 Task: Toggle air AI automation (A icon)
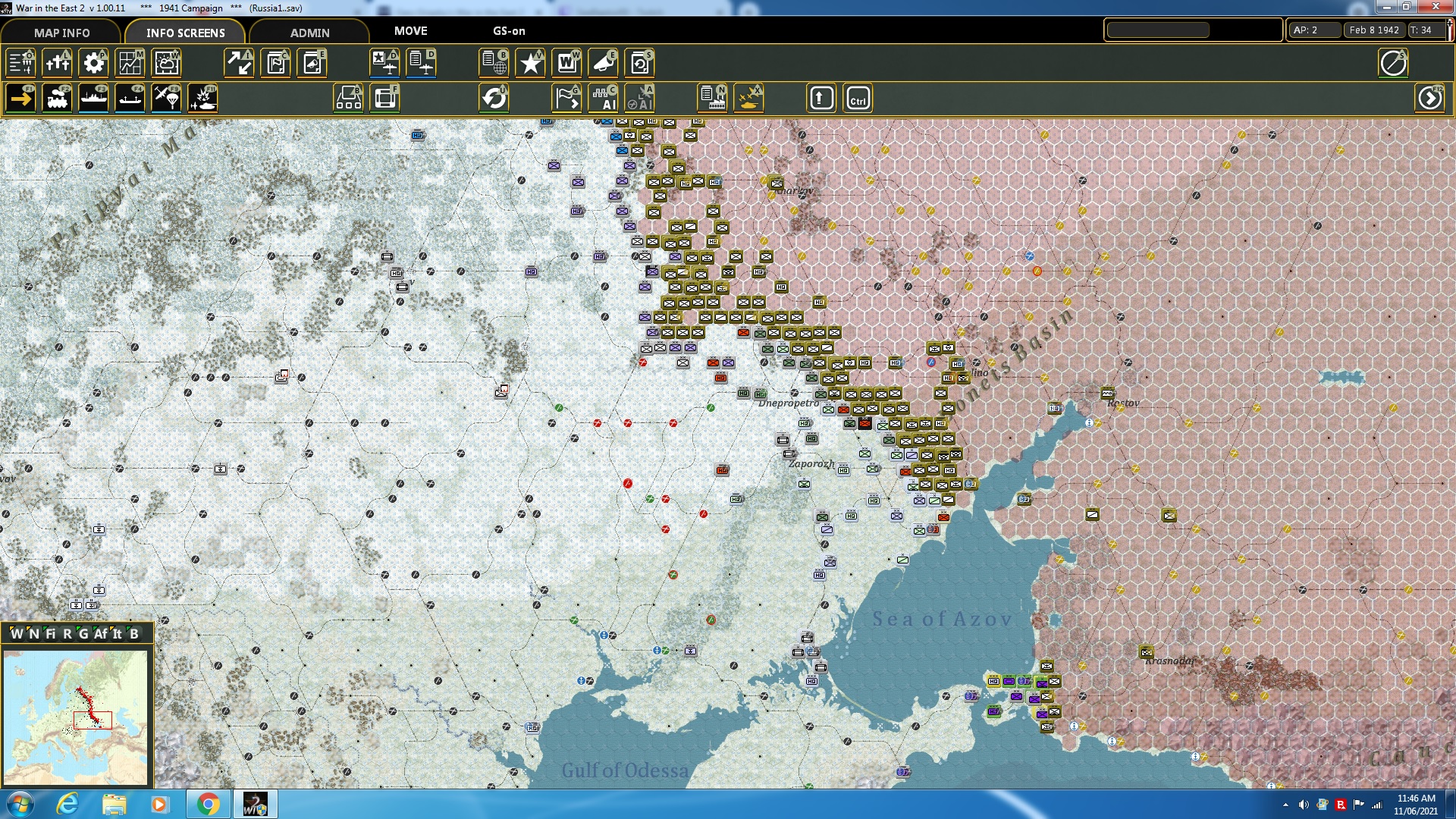coord(641,98)
